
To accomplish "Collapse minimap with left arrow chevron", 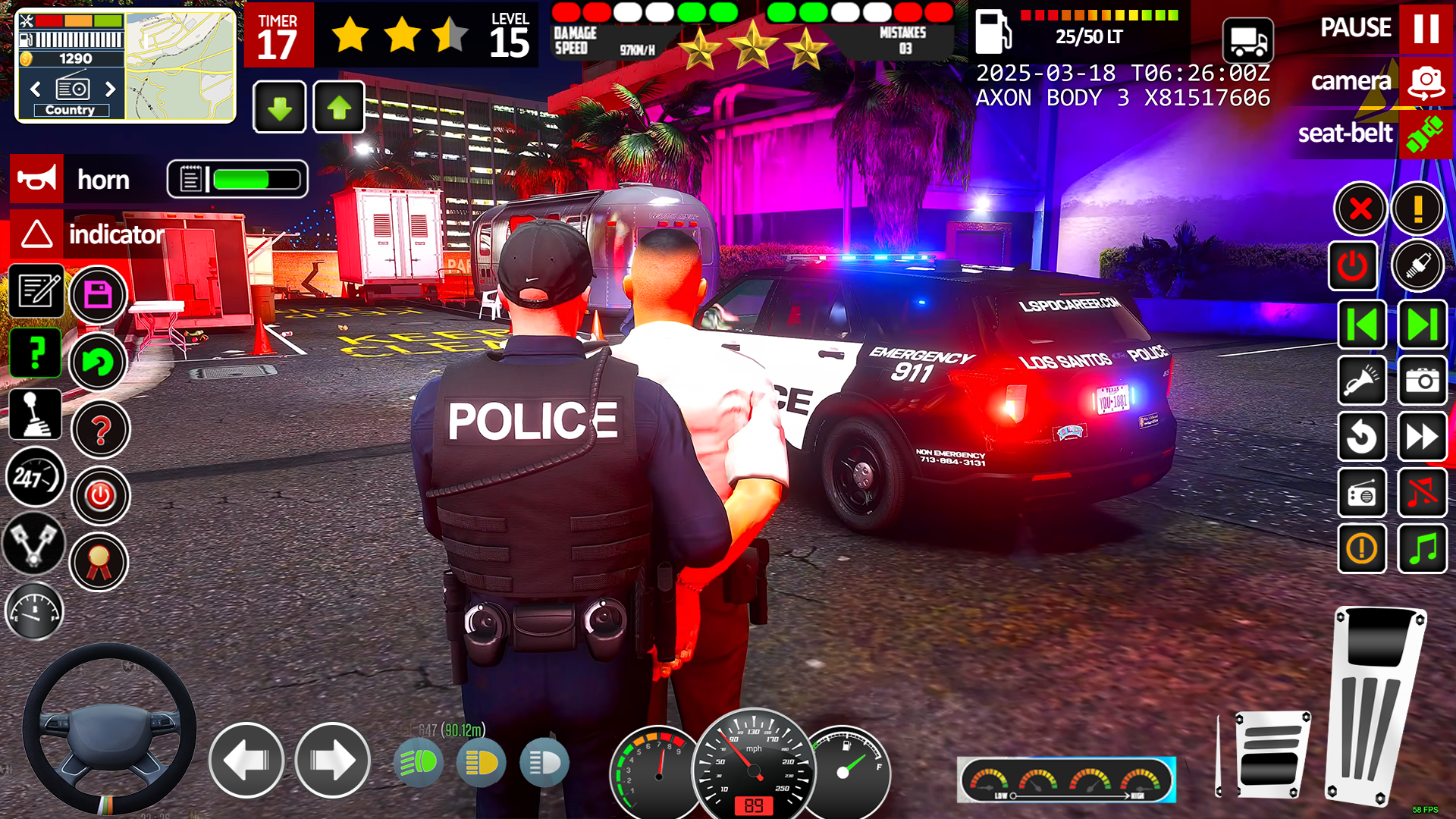I will point(35,89).
